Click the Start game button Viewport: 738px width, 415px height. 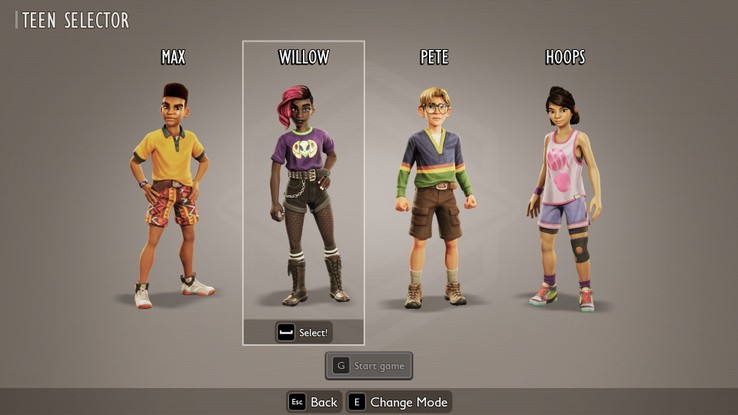(368, 366)
